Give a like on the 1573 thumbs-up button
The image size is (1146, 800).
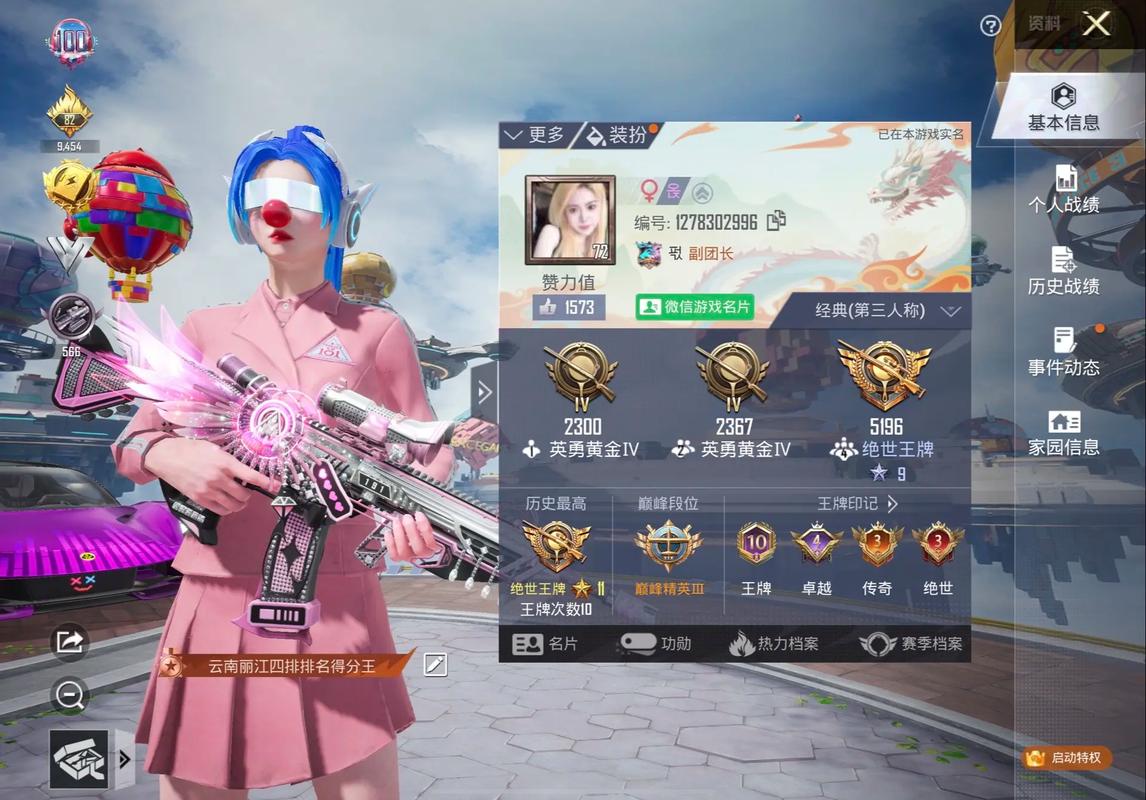[x=568, y=307]
